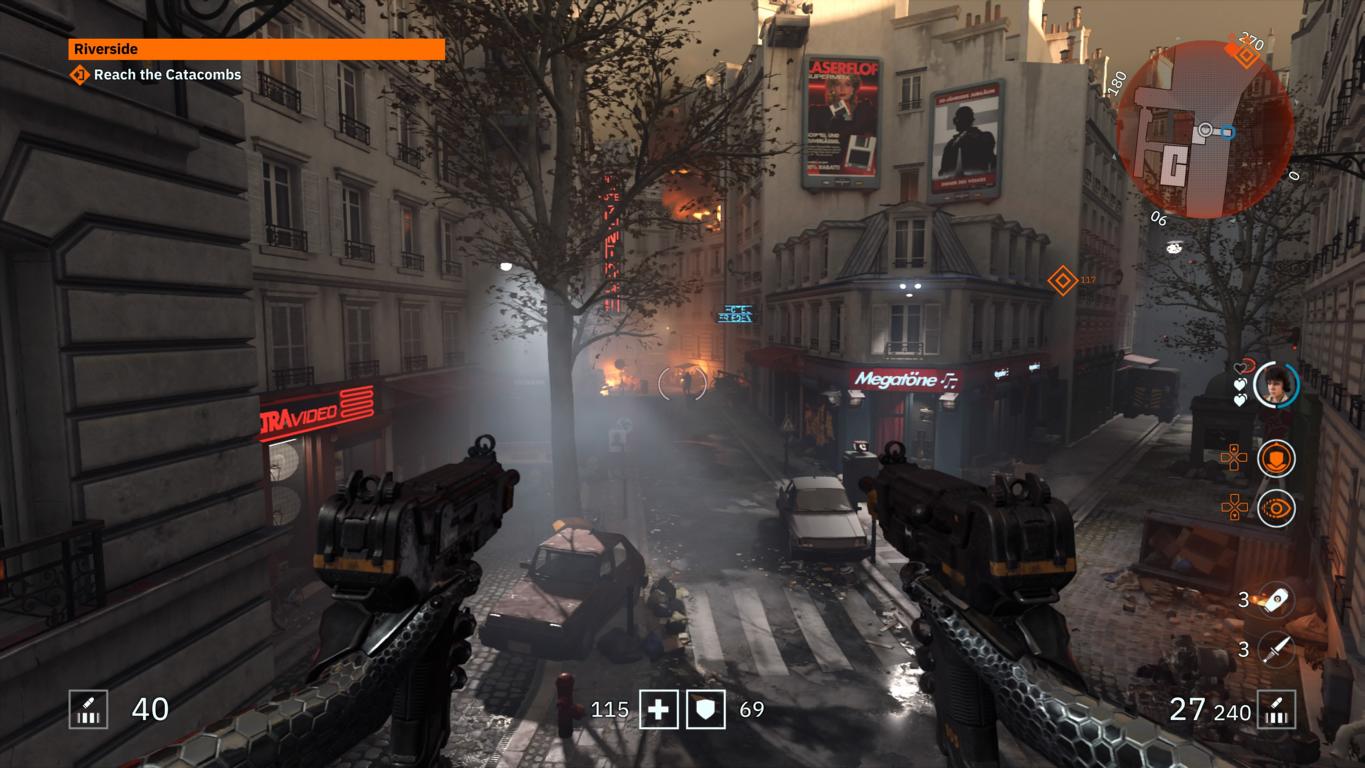Activate the eye ability icon
Screen dimensions: 1365x768
(1276, 508)
